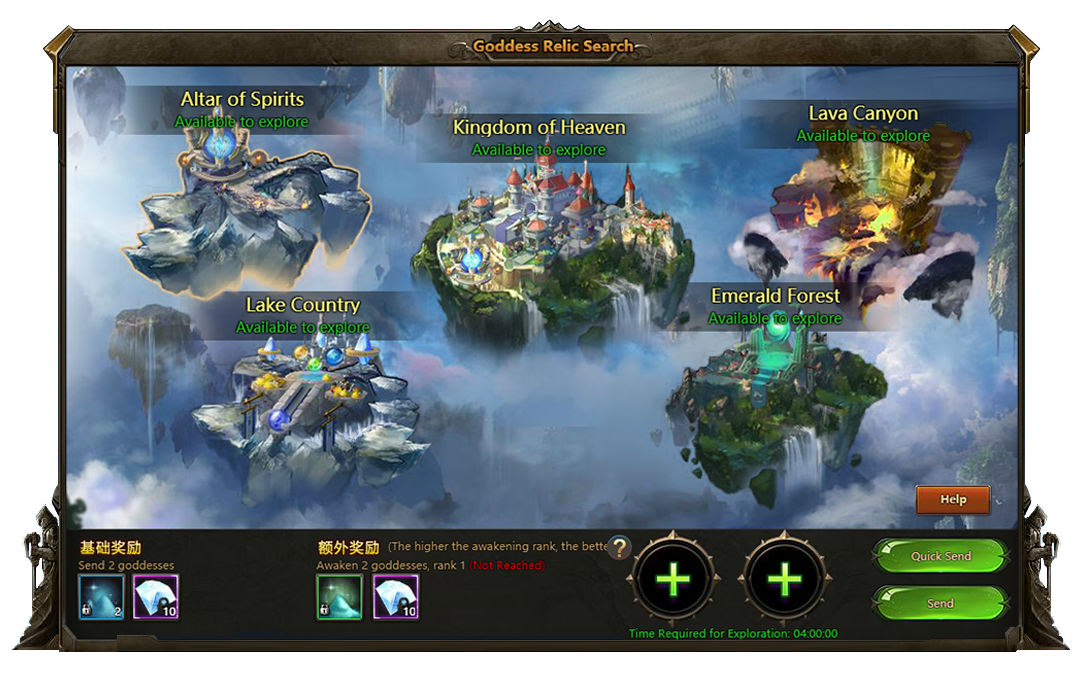
Task: Pick the Lava Canyon exploration site
Action: tap(858, 220)
